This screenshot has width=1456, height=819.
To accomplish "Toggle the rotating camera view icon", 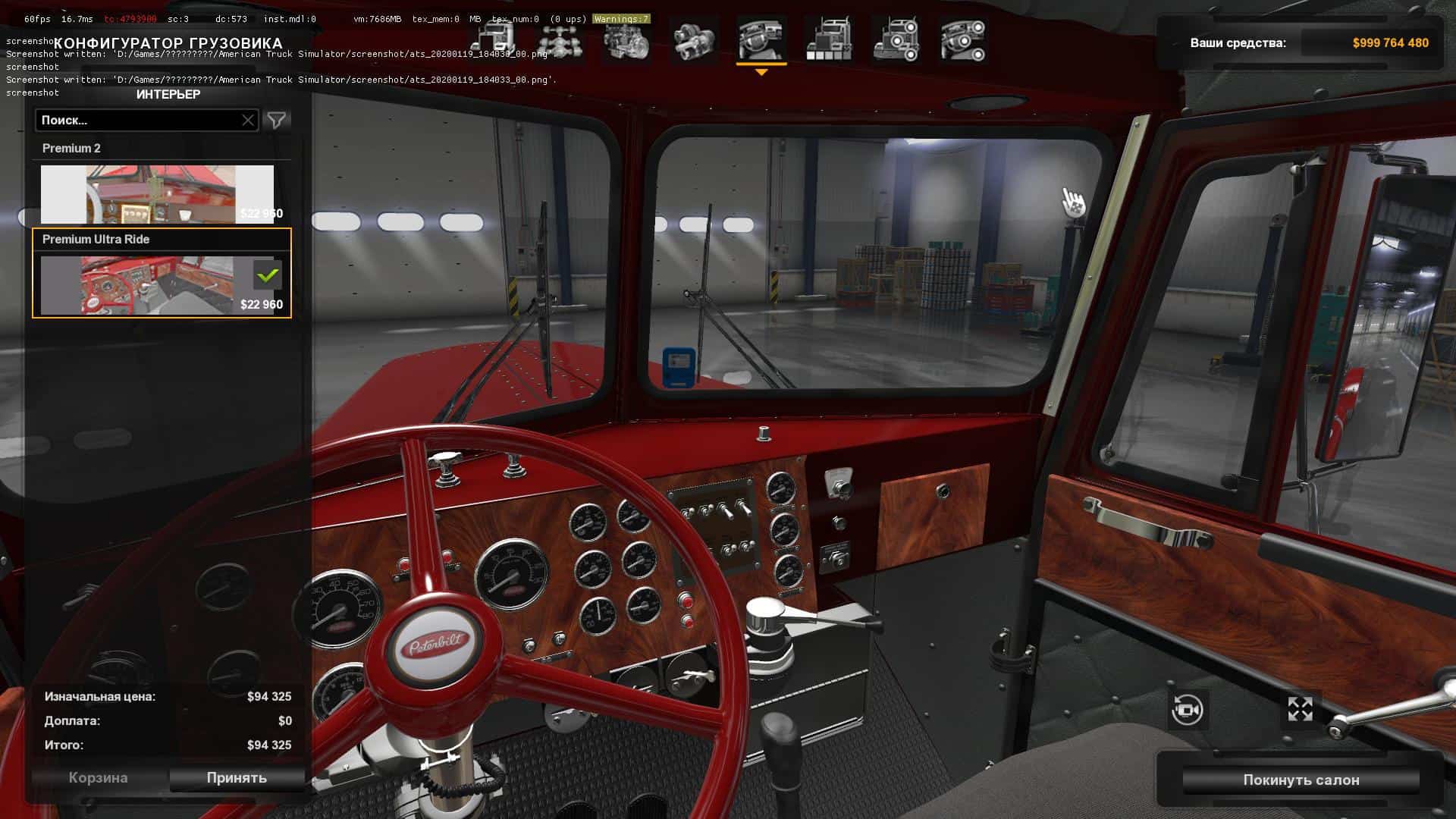I will point(1187,711).
